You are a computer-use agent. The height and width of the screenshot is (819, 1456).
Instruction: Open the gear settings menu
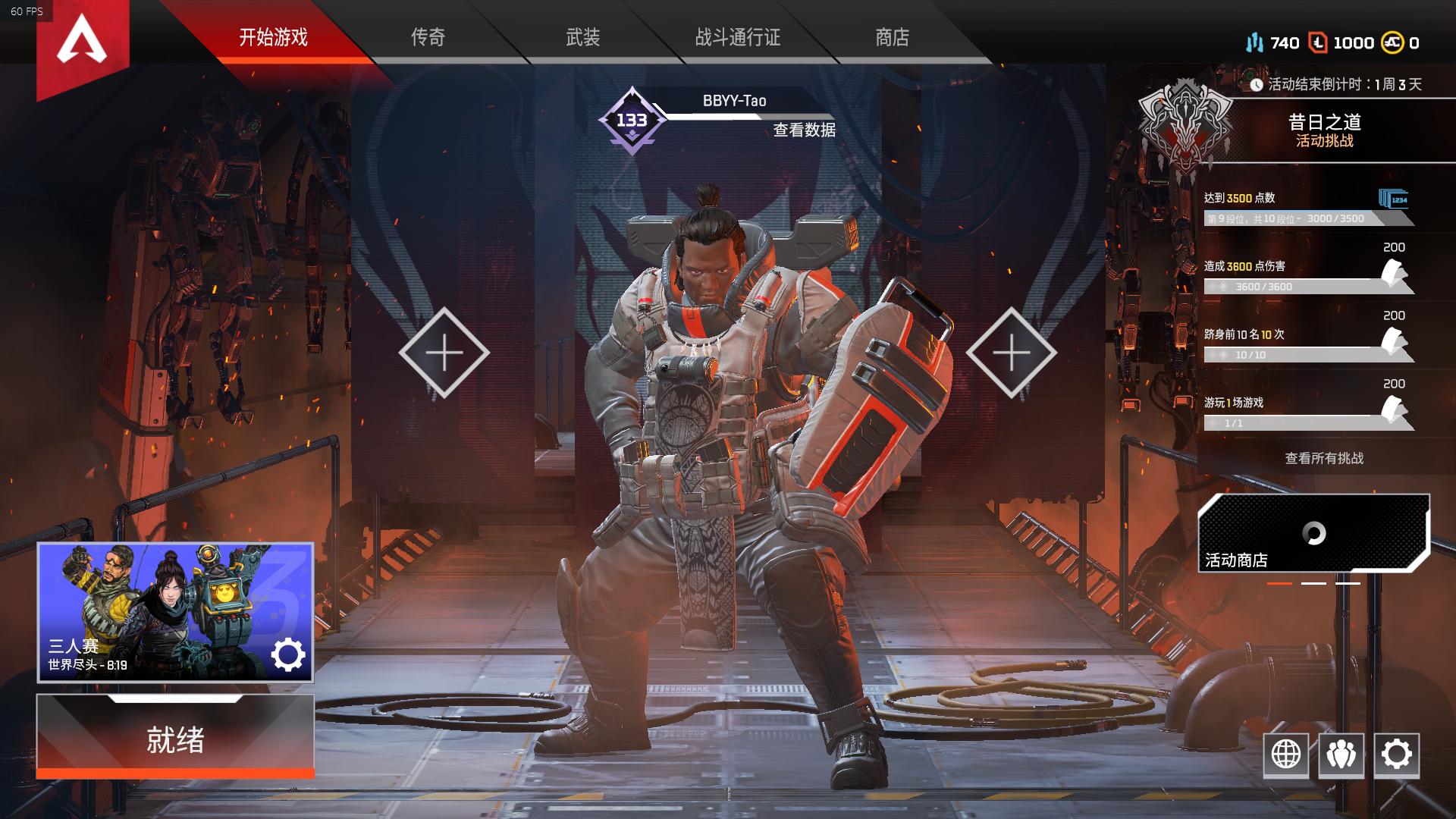[x=1396, y=755]
